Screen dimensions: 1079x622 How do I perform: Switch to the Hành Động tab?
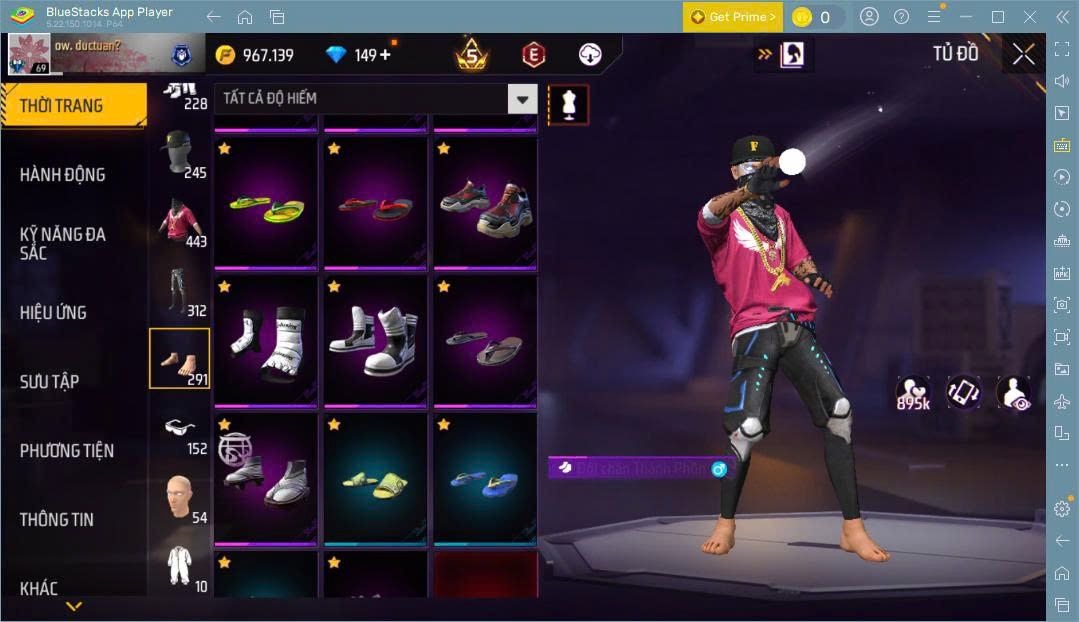[62, 174]
